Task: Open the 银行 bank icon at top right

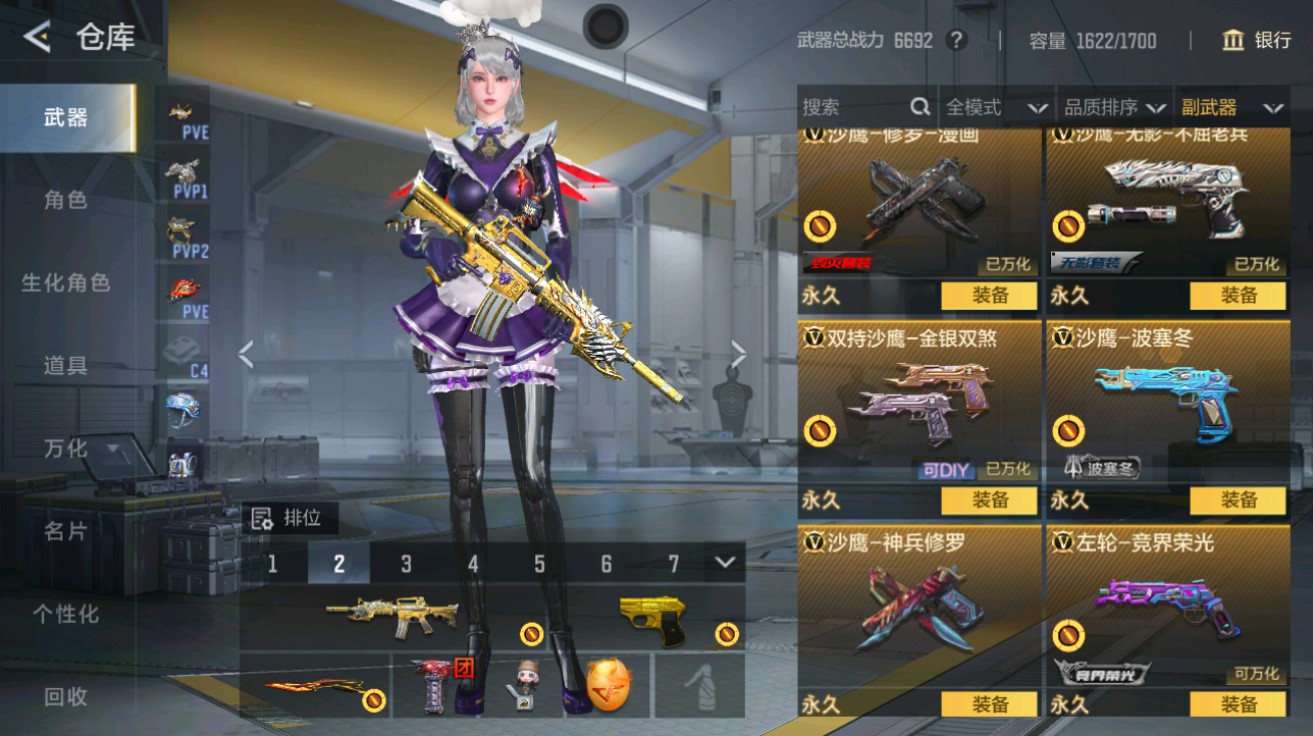Action: pyautogui.click(x=1234, y=41)
